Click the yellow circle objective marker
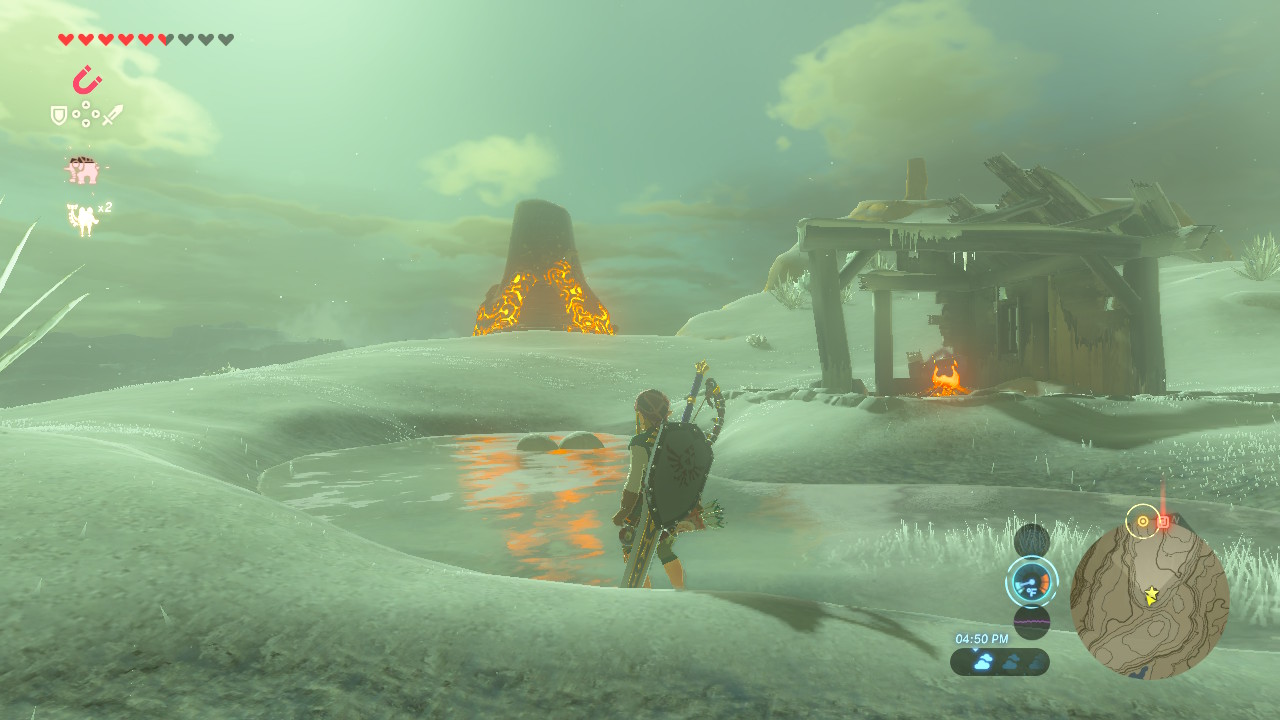This screenshot has height=720, width=1280. [x=1142, y=521]
